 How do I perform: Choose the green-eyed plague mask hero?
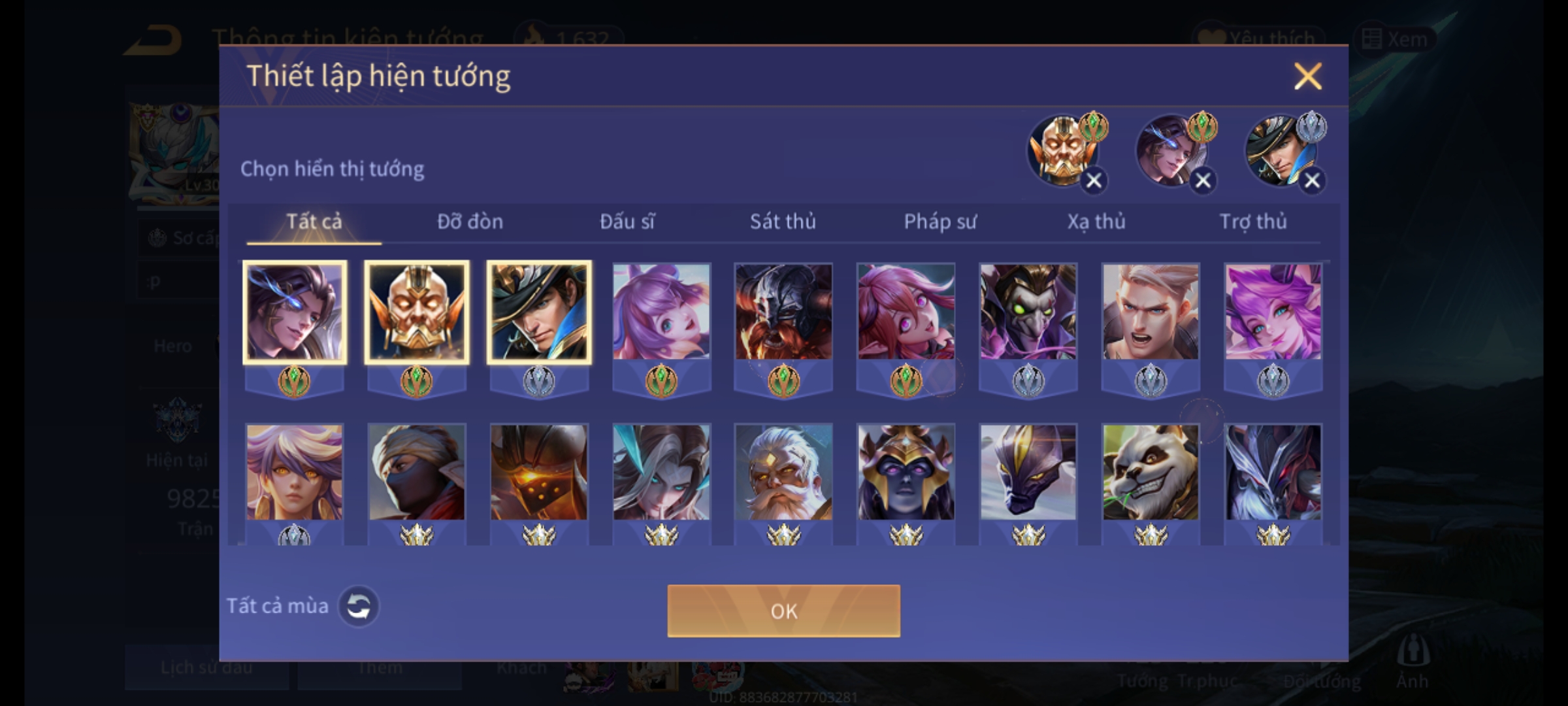pyautogui.click(x=1028, y=312)
